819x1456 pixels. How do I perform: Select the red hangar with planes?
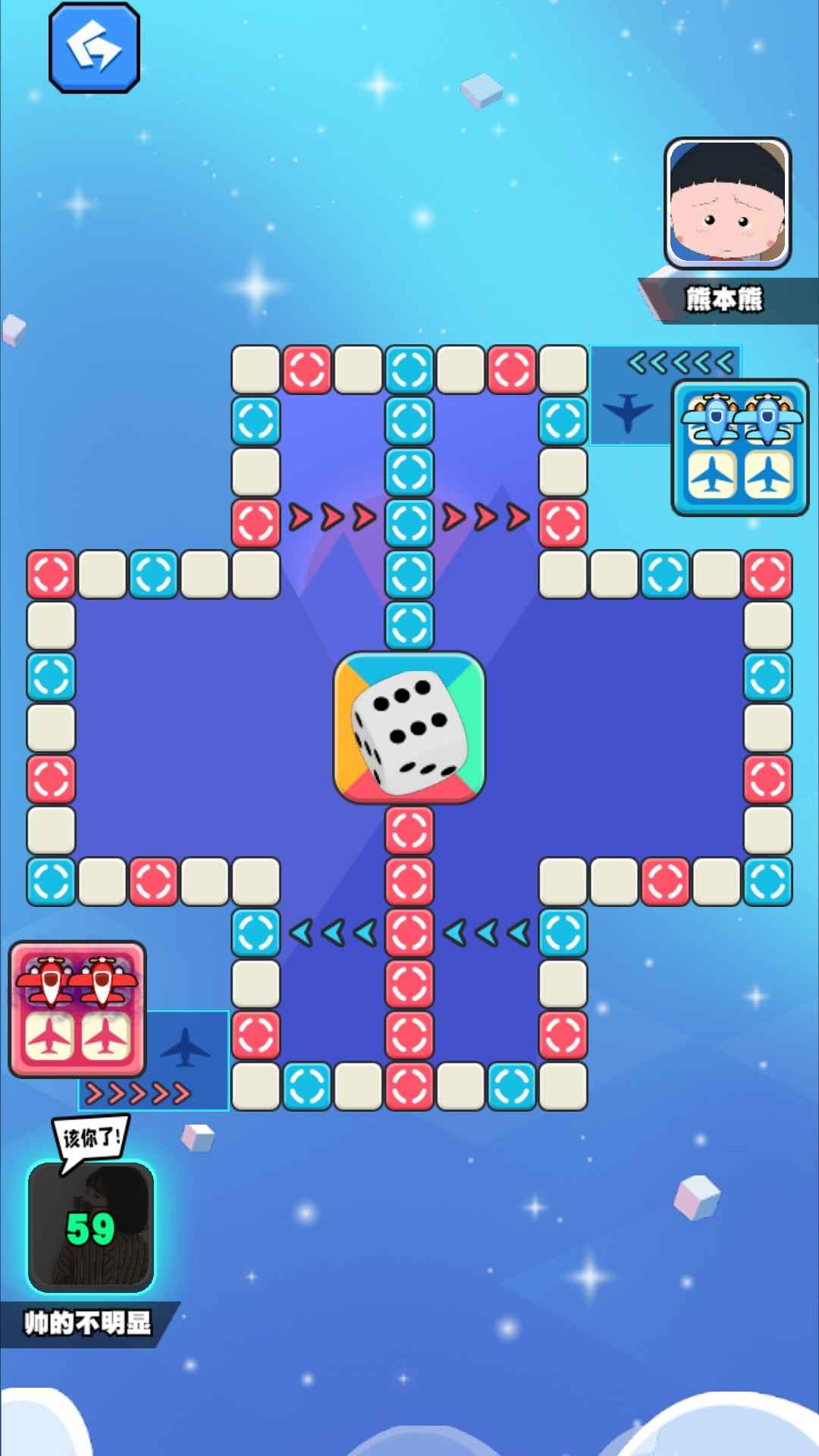coord(77,1009)
